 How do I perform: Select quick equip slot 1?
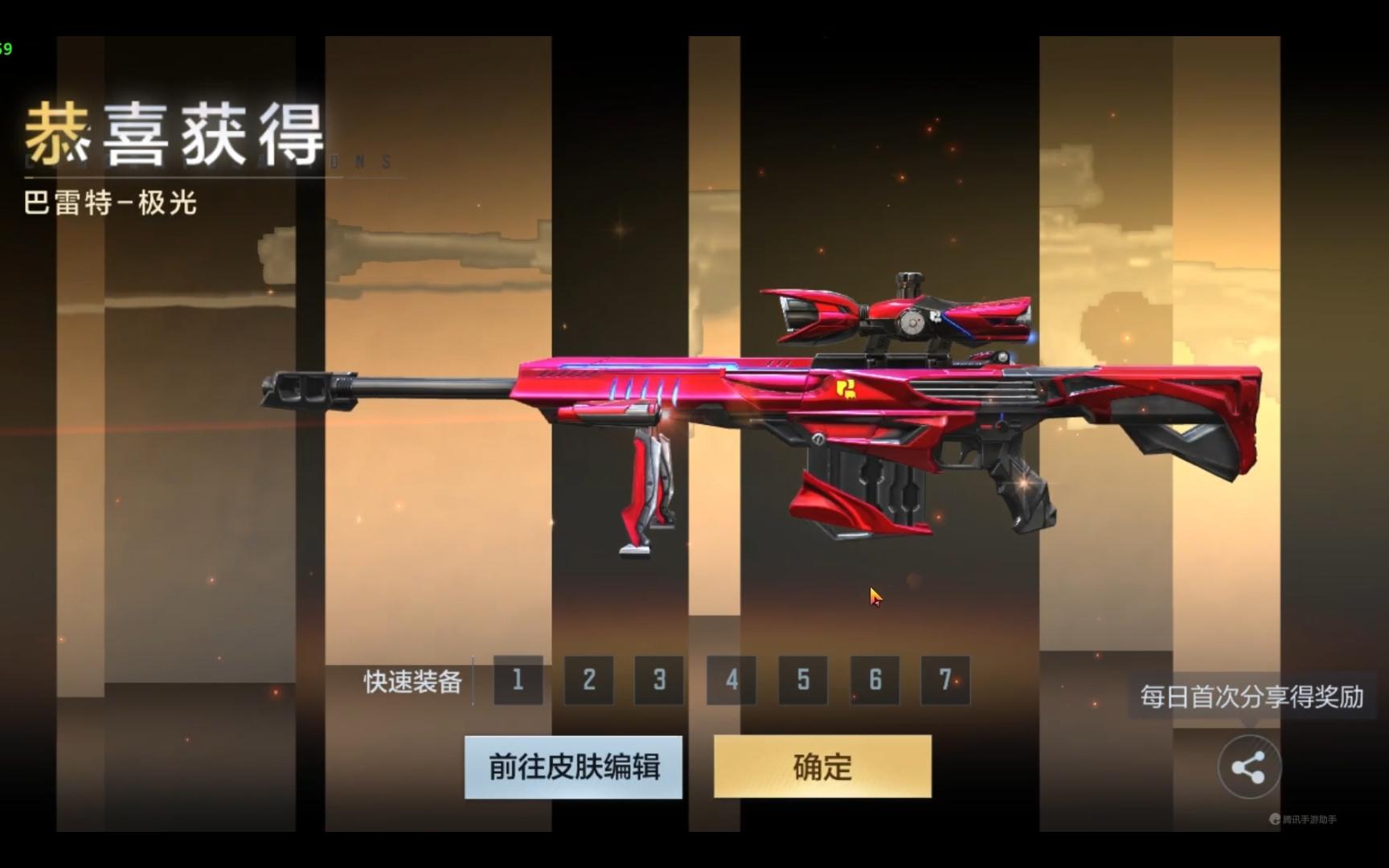click(518, 680)
